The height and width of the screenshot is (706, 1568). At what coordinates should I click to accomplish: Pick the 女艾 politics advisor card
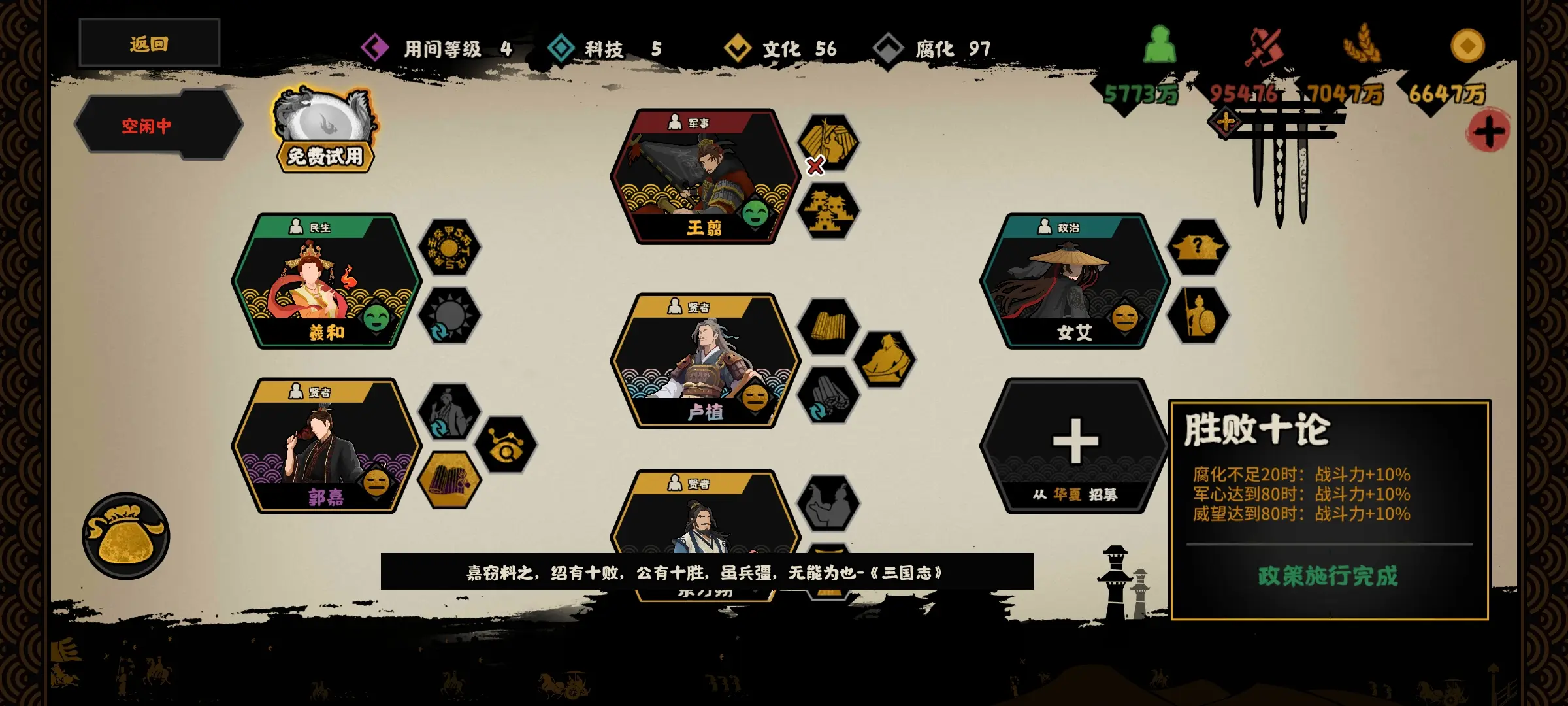click(1075, 281)
